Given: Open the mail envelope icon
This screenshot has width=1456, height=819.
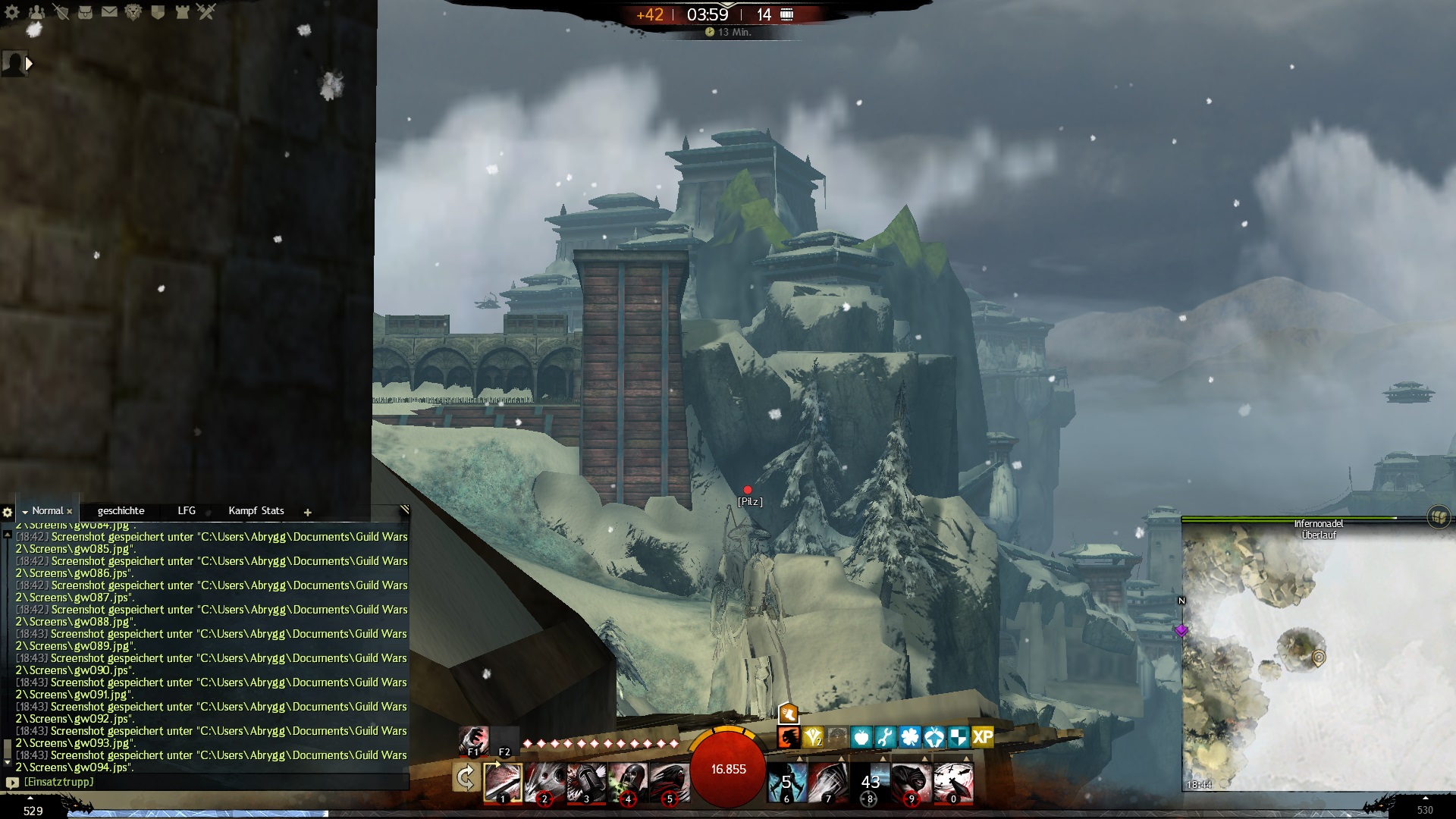Looking at the screenshot, I should pyautogui.click(x=109, y=12).
